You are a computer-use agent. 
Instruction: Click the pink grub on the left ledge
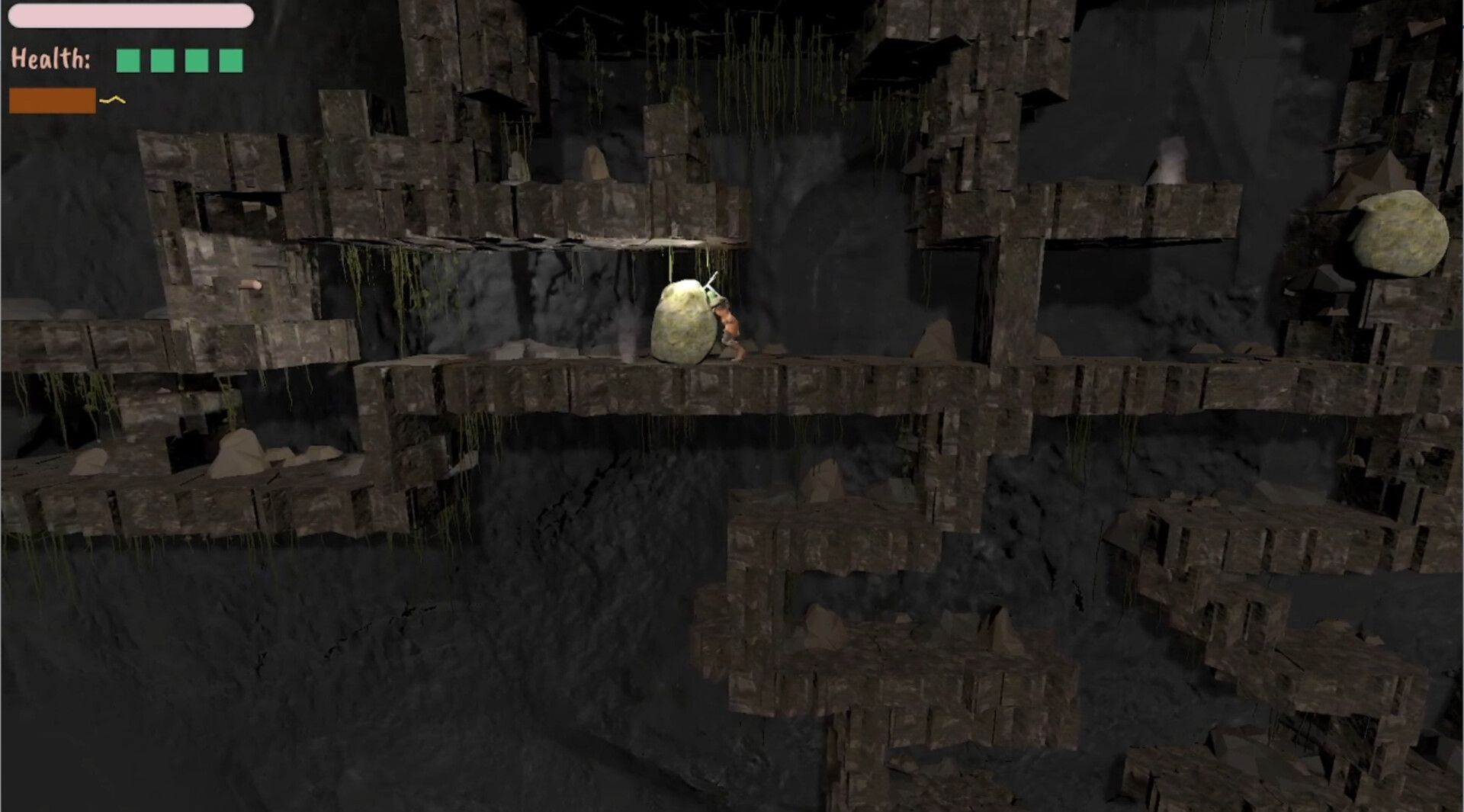(252, 287)
